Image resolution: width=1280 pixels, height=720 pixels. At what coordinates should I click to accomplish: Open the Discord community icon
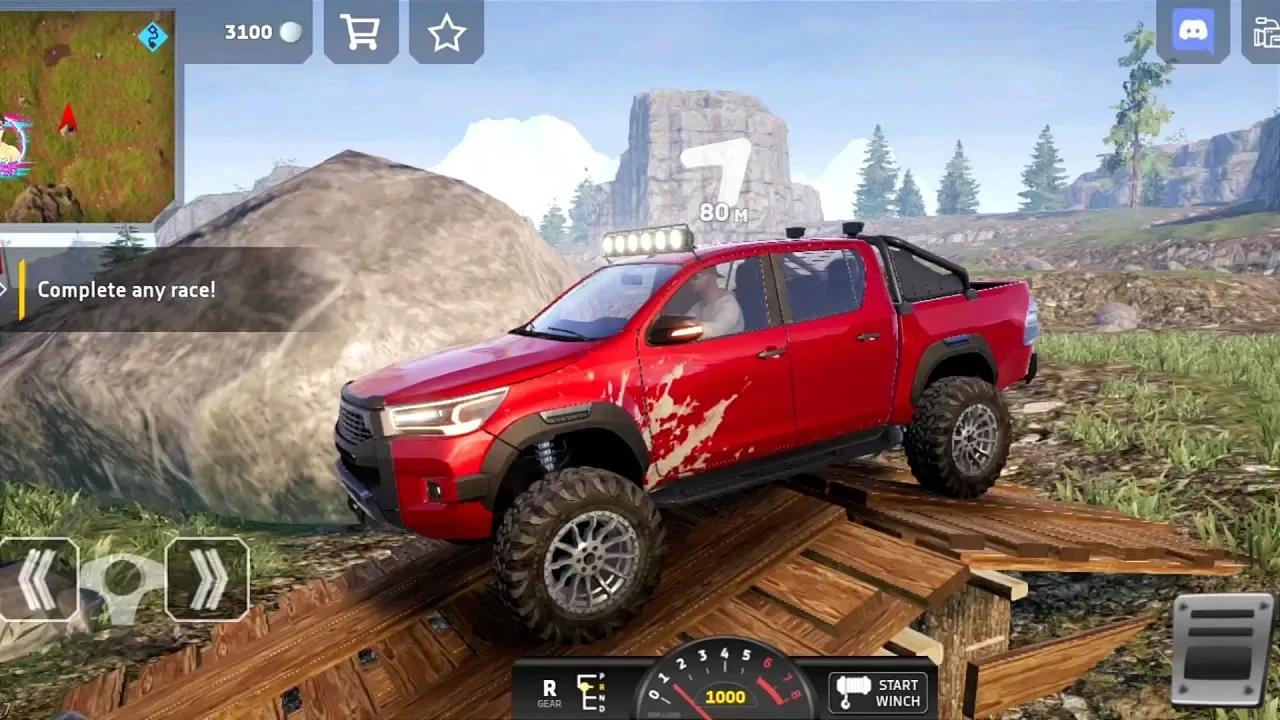1191,30
